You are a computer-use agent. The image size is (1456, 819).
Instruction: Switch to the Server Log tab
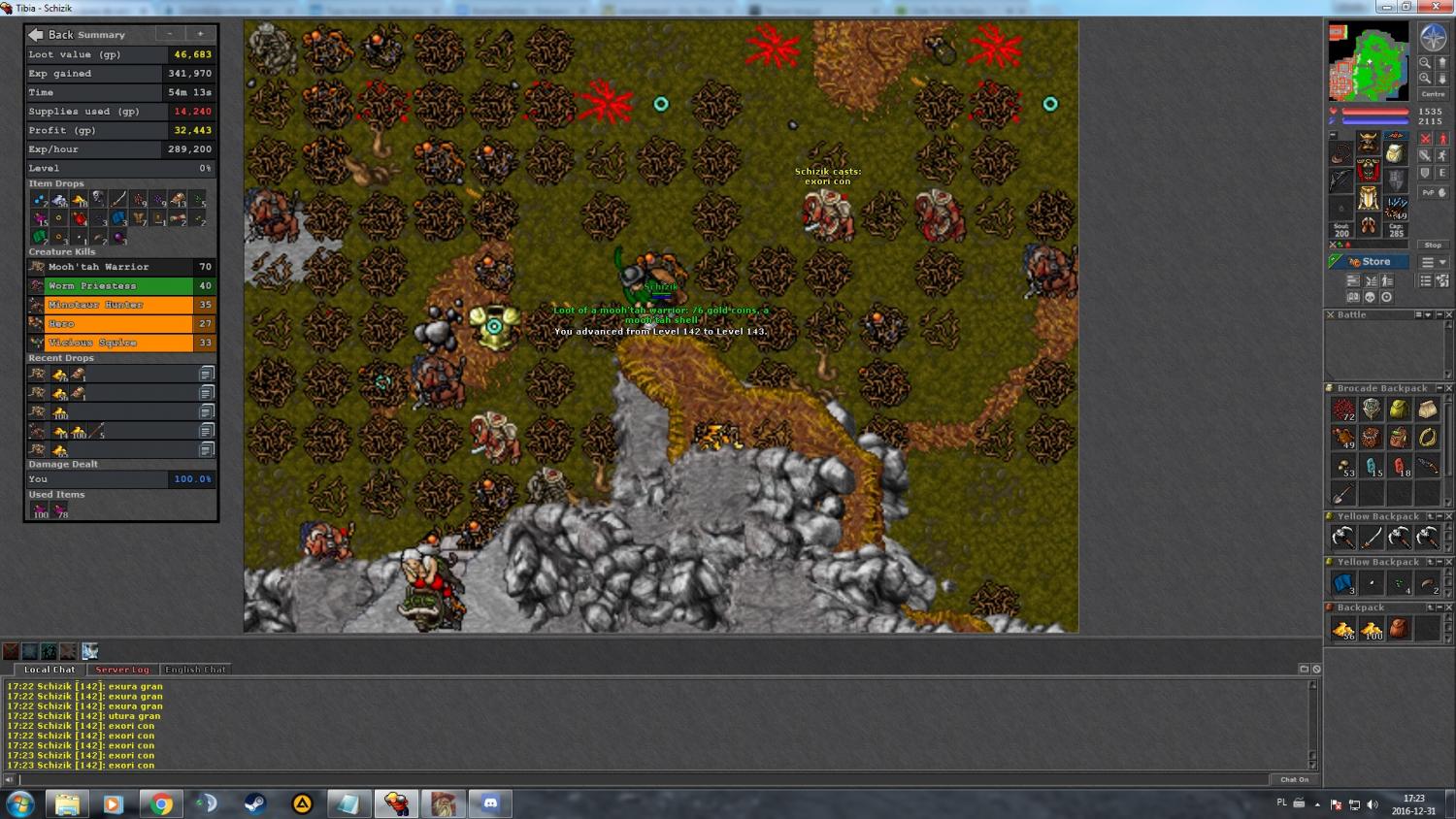122,670
